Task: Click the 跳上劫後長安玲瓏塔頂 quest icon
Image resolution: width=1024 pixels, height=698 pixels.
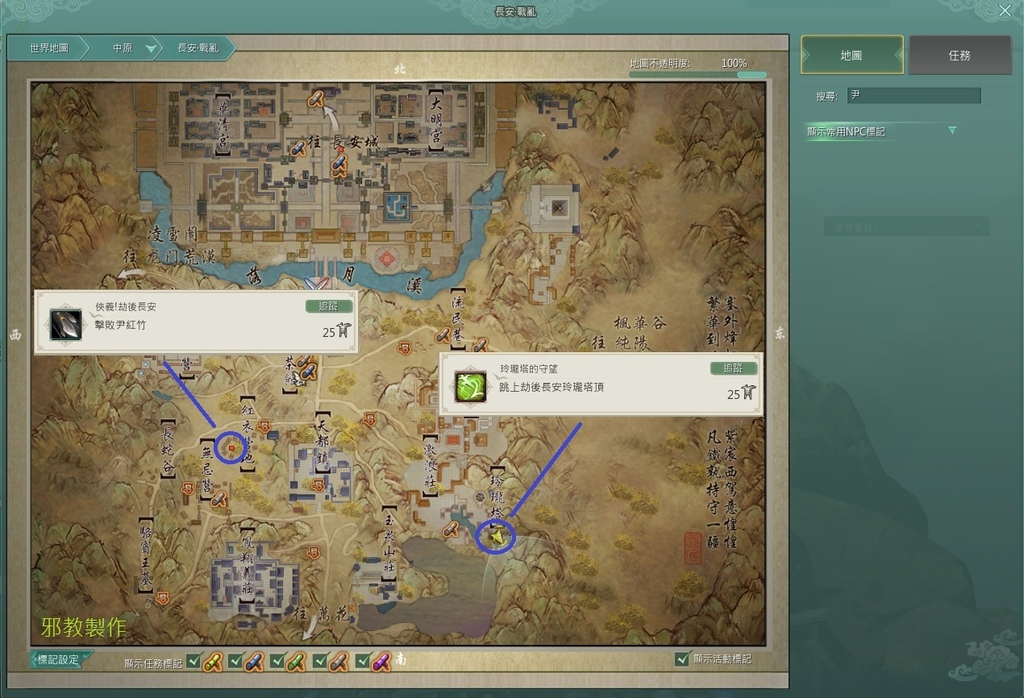Action: pos(470,386)
